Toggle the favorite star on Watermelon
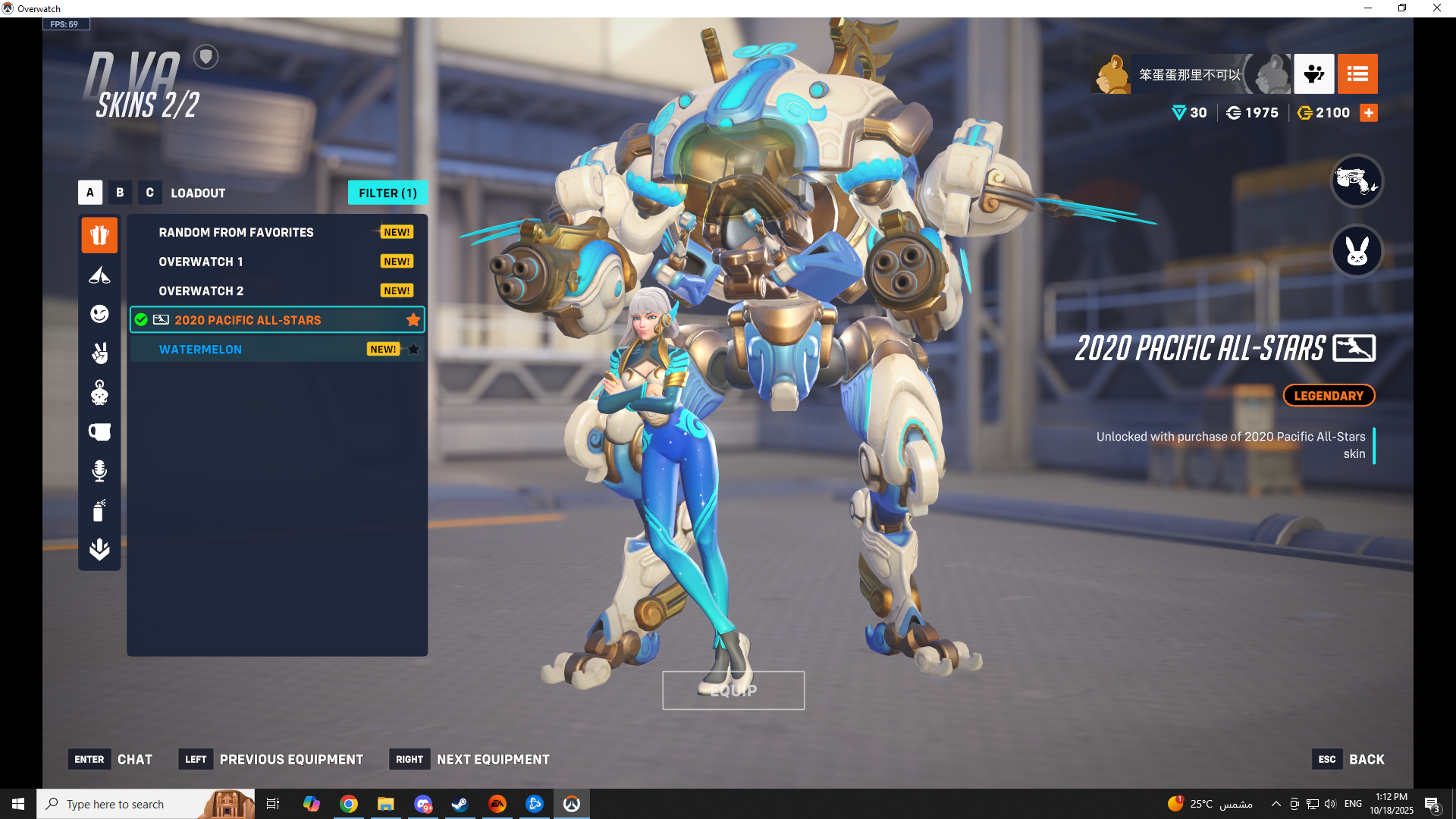The image size is (1456, 819). pos(413,350)
